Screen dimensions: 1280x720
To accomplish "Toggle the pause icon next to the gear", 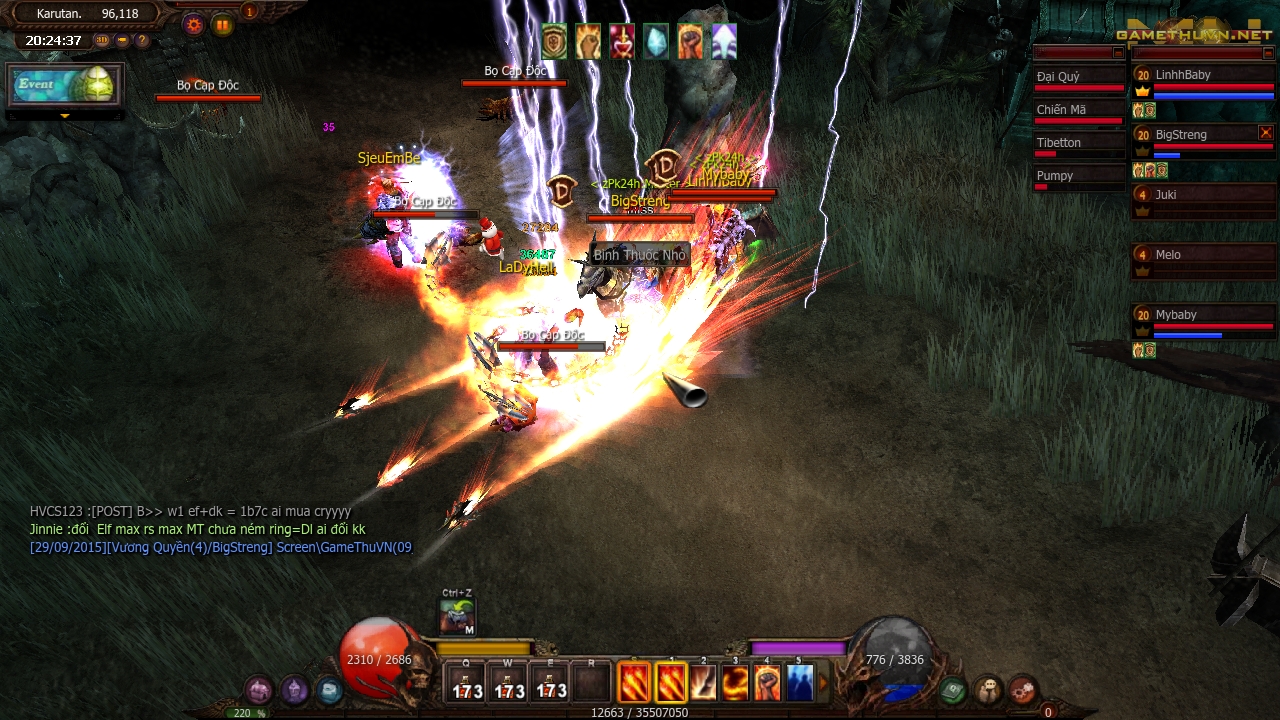I will [x=223, y=22].
